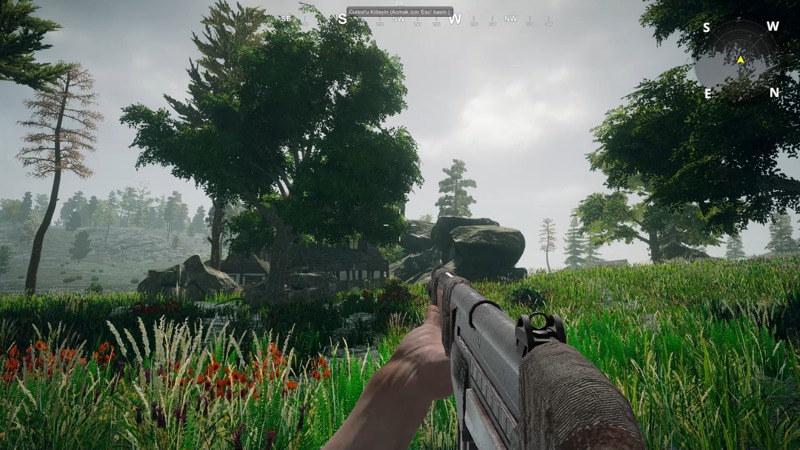Click the circular radar minimap

[739, 60]
